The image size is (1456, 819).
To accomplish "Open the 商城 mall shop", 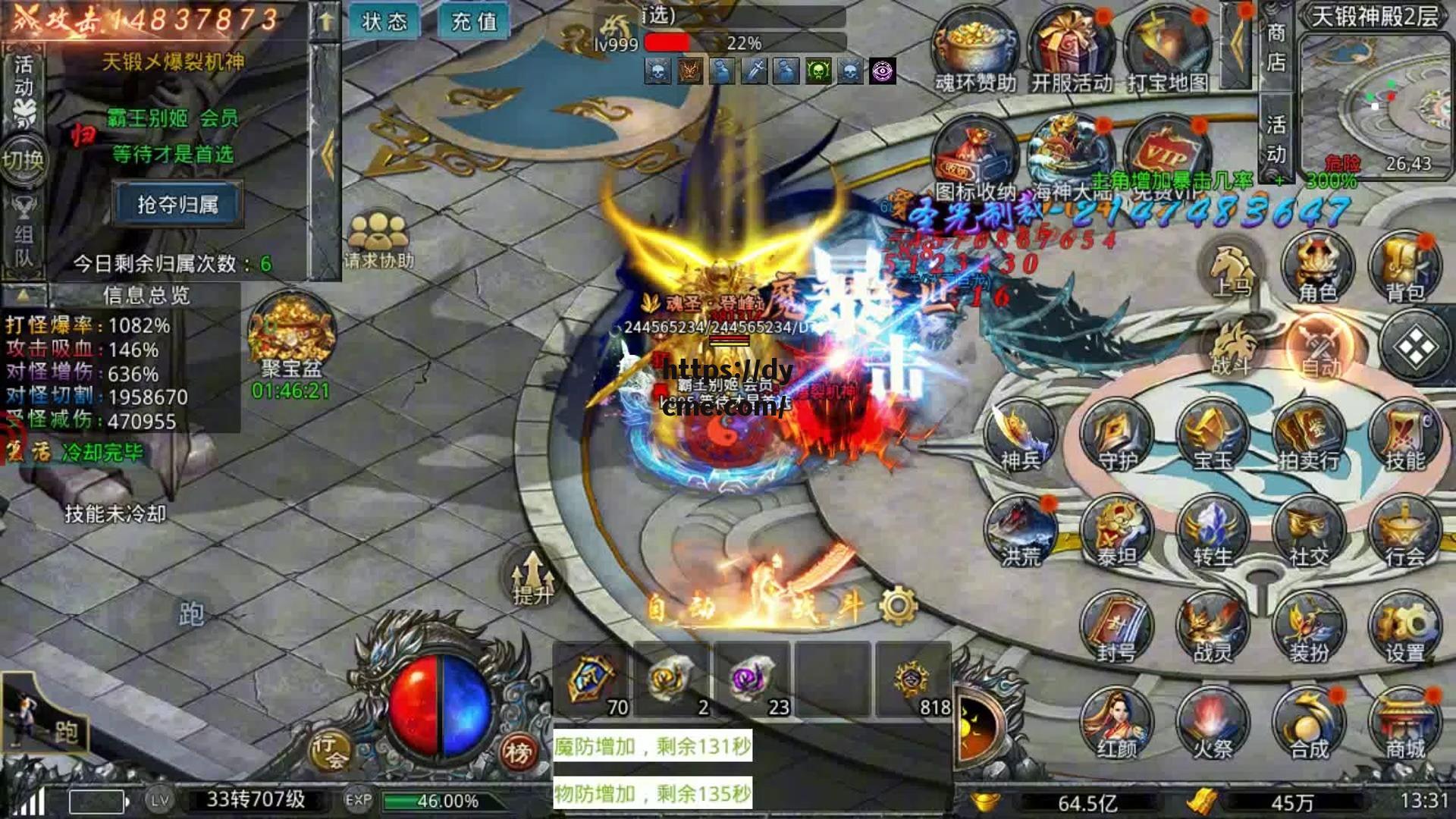I will point(1405,724).
